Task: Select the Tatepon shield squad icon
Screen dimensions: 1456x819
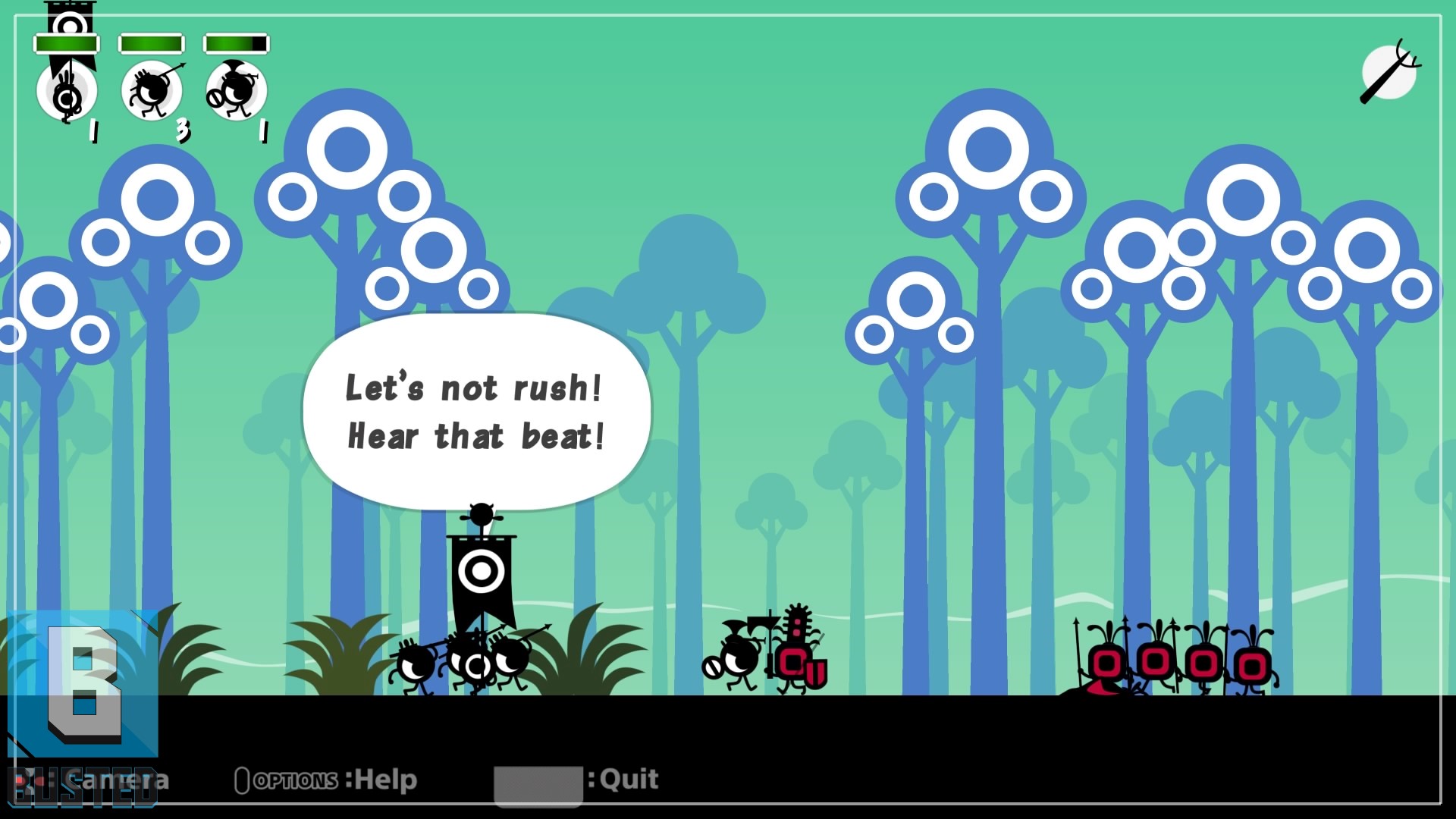Action: [x=236, y=91]
